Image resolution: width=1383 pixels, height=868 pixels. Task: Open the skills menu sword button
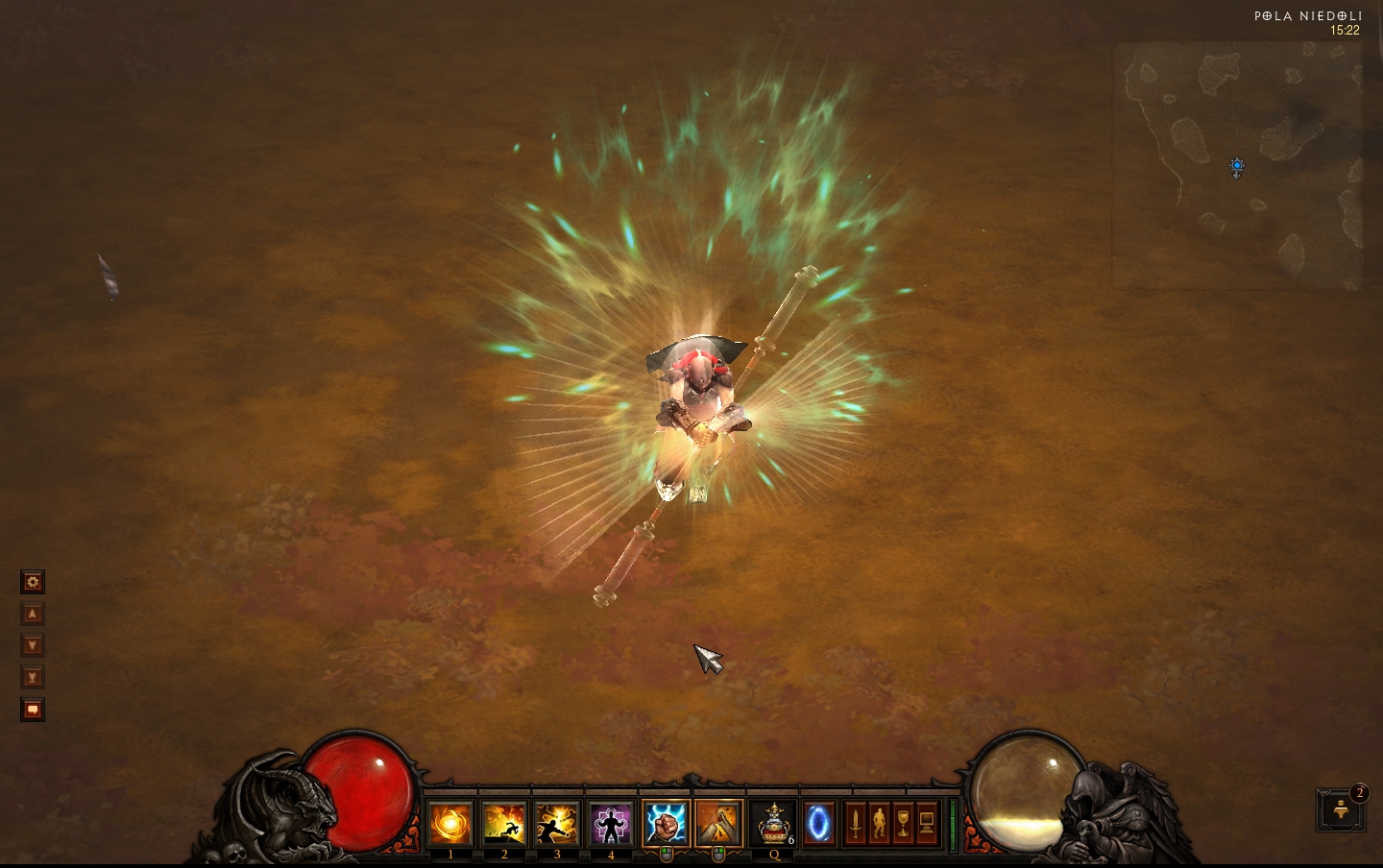(855, 824)
